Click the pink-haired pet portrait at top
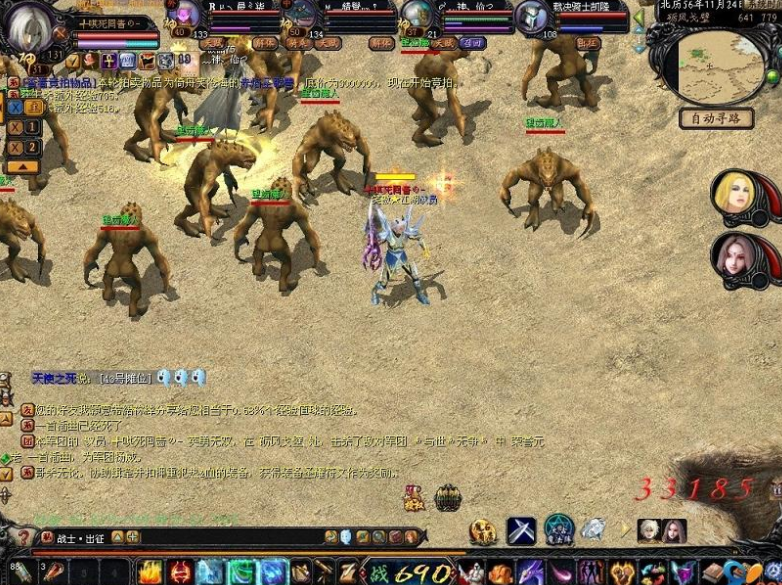The height and width of the screenshot is (585, 782). [185, 14]
